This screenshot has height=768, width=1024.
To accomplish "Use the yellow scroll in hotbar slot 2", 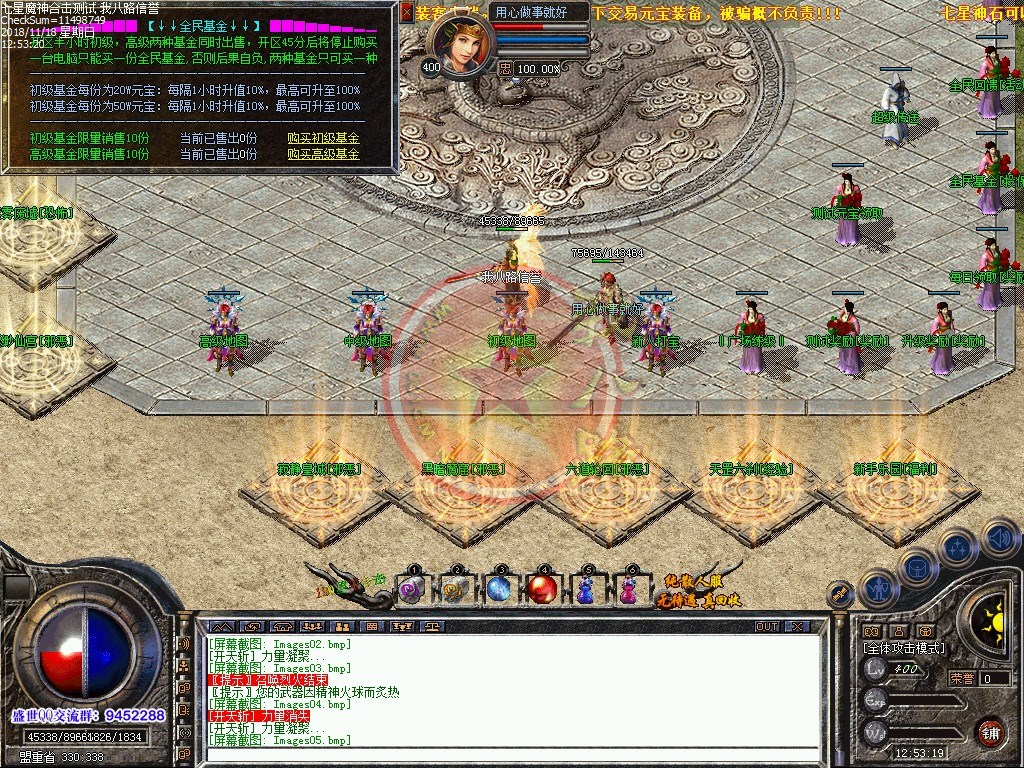I will [456, 590].
